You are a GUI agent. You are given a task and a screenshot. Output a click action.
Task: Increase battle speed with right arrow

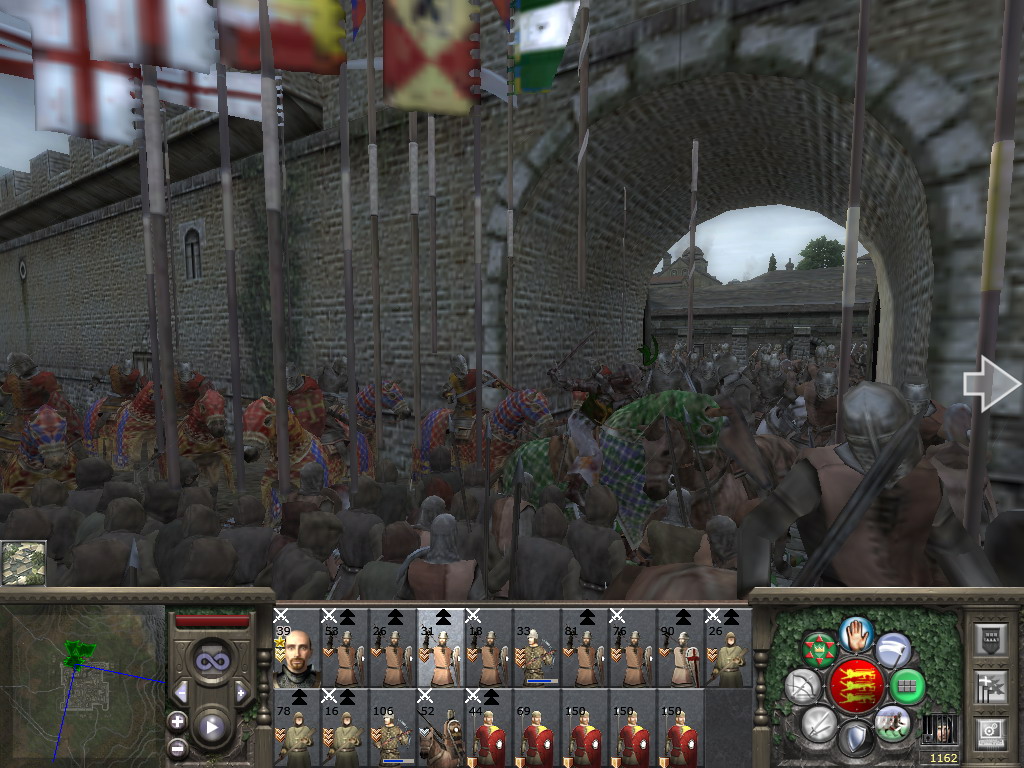pos(242,692)
